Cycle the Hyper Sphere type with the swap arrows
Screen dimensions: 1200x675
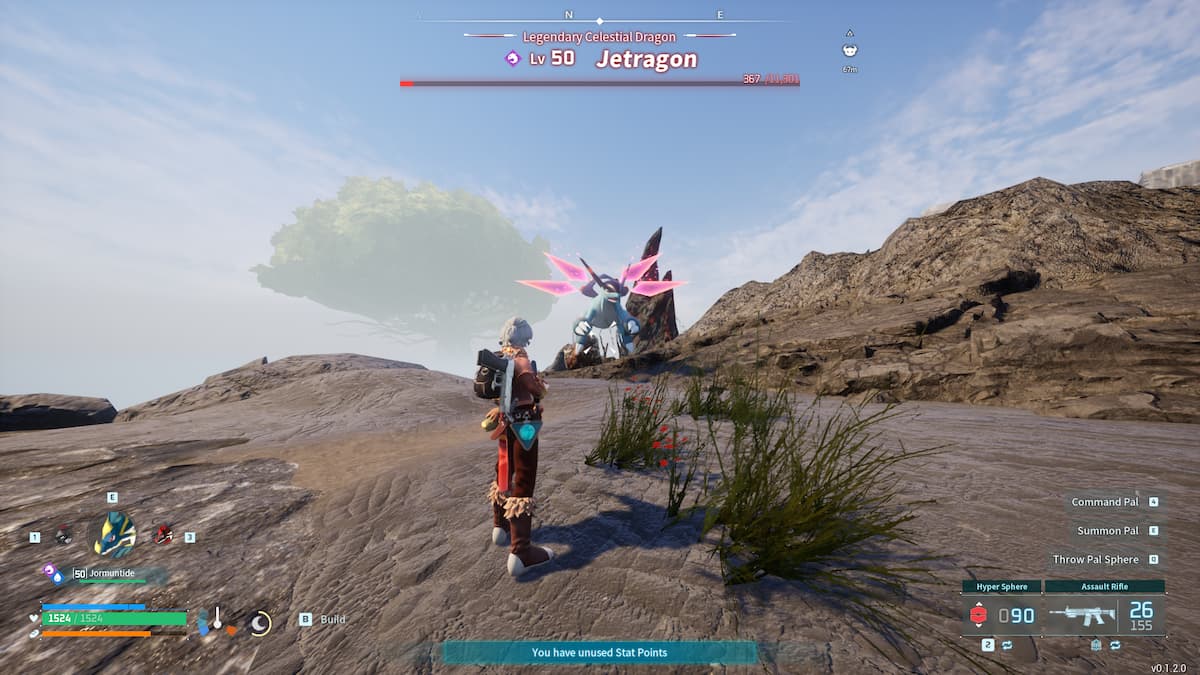[1006, 646]
